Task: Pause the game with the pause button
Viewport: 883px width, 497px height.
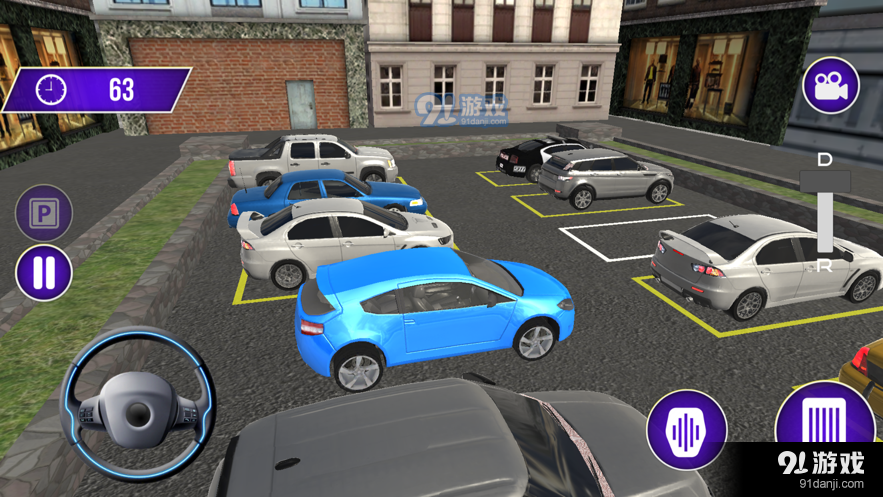Action: tap(44, 272)
